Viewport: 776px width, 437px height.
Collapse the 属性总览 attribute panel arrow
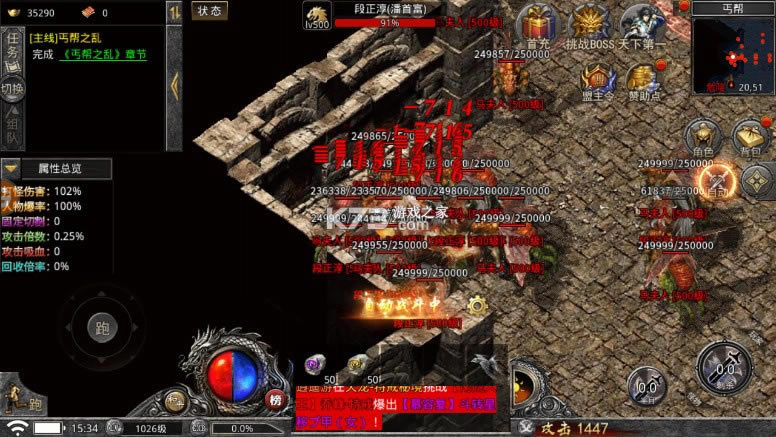[11, 169]
